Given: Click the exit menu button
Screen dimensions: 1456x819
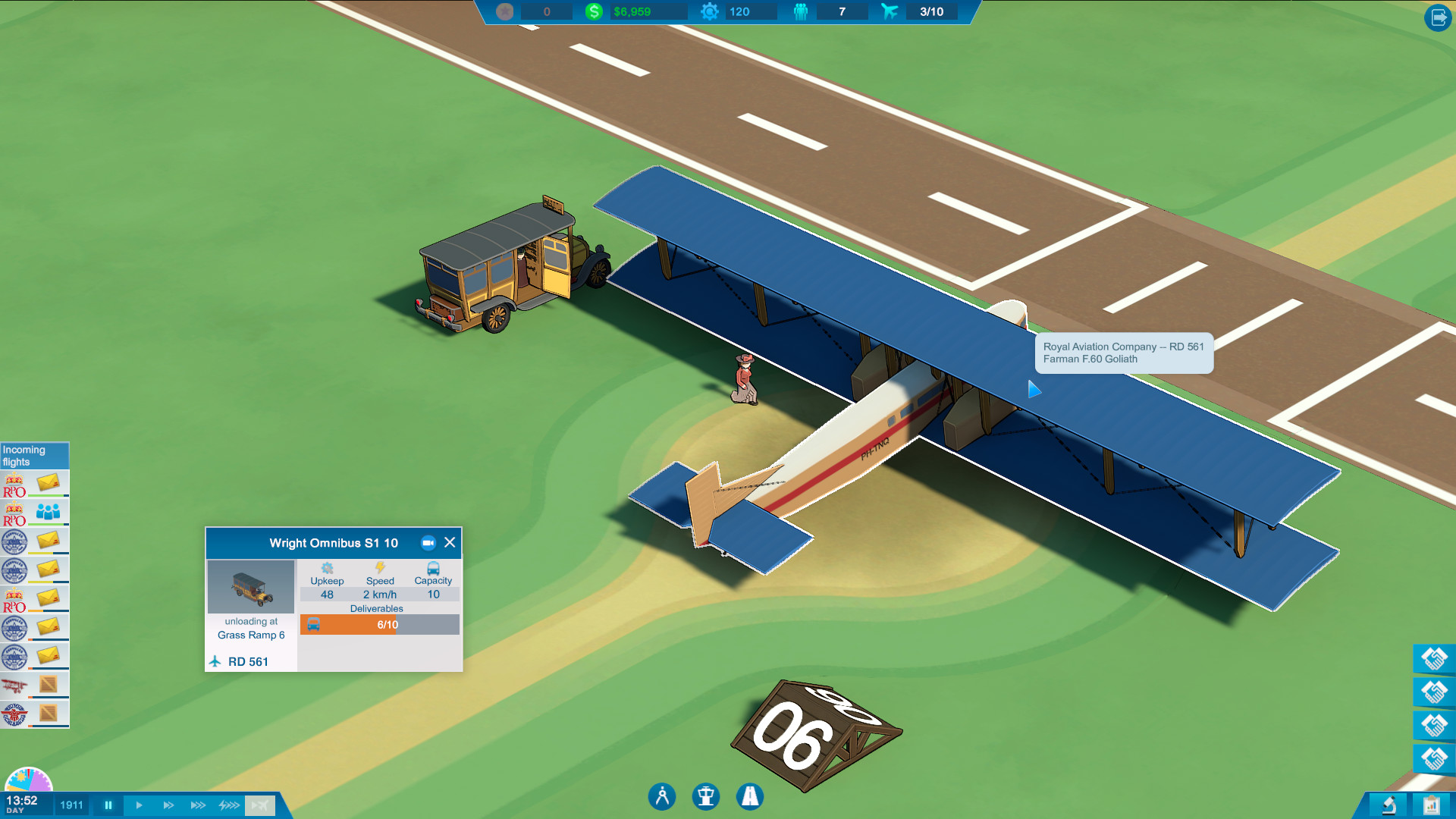Looking at the screenshot, I should [x=1438, y=17].
